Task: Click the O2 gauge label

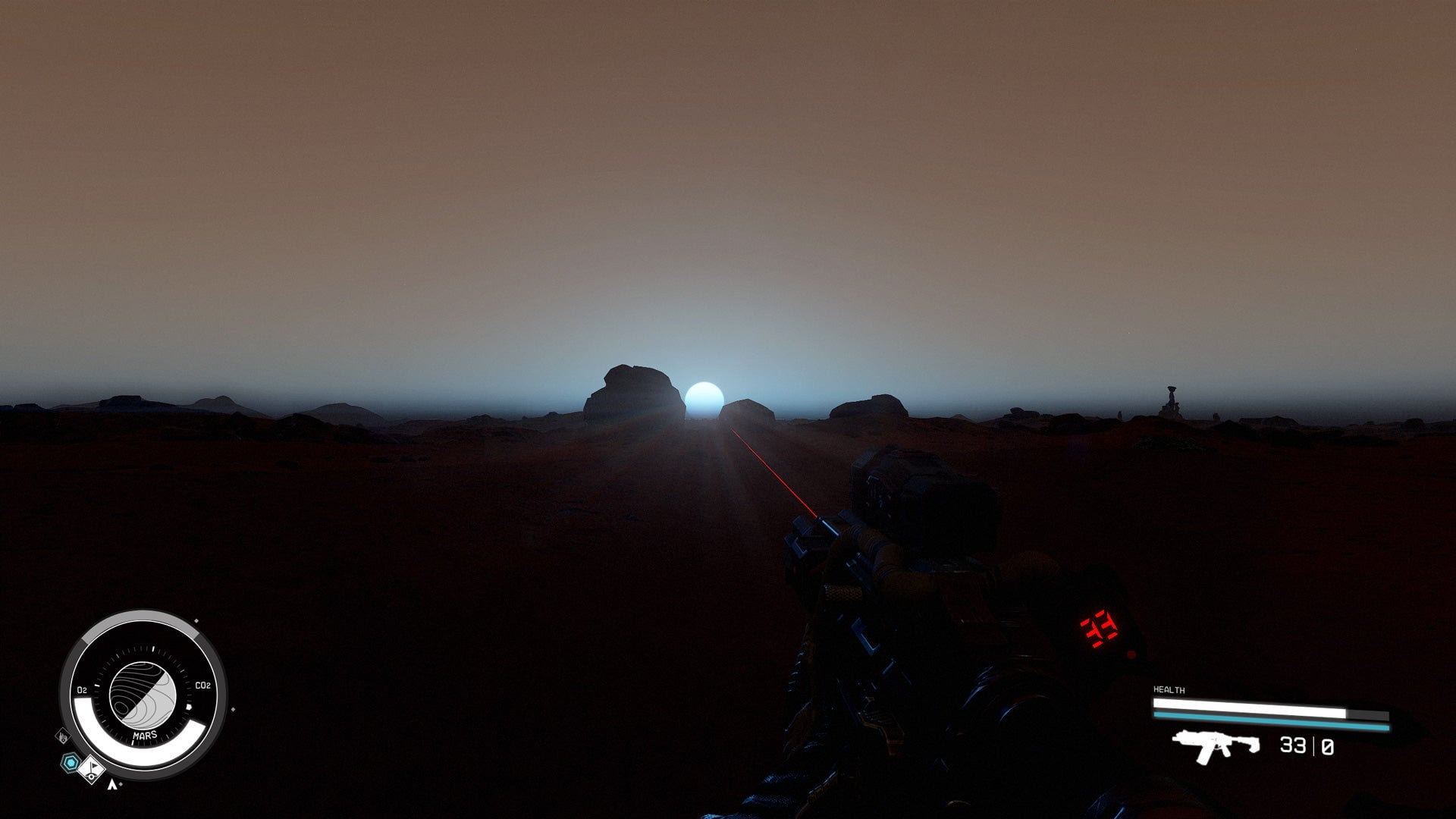Action: click(82, 689)
